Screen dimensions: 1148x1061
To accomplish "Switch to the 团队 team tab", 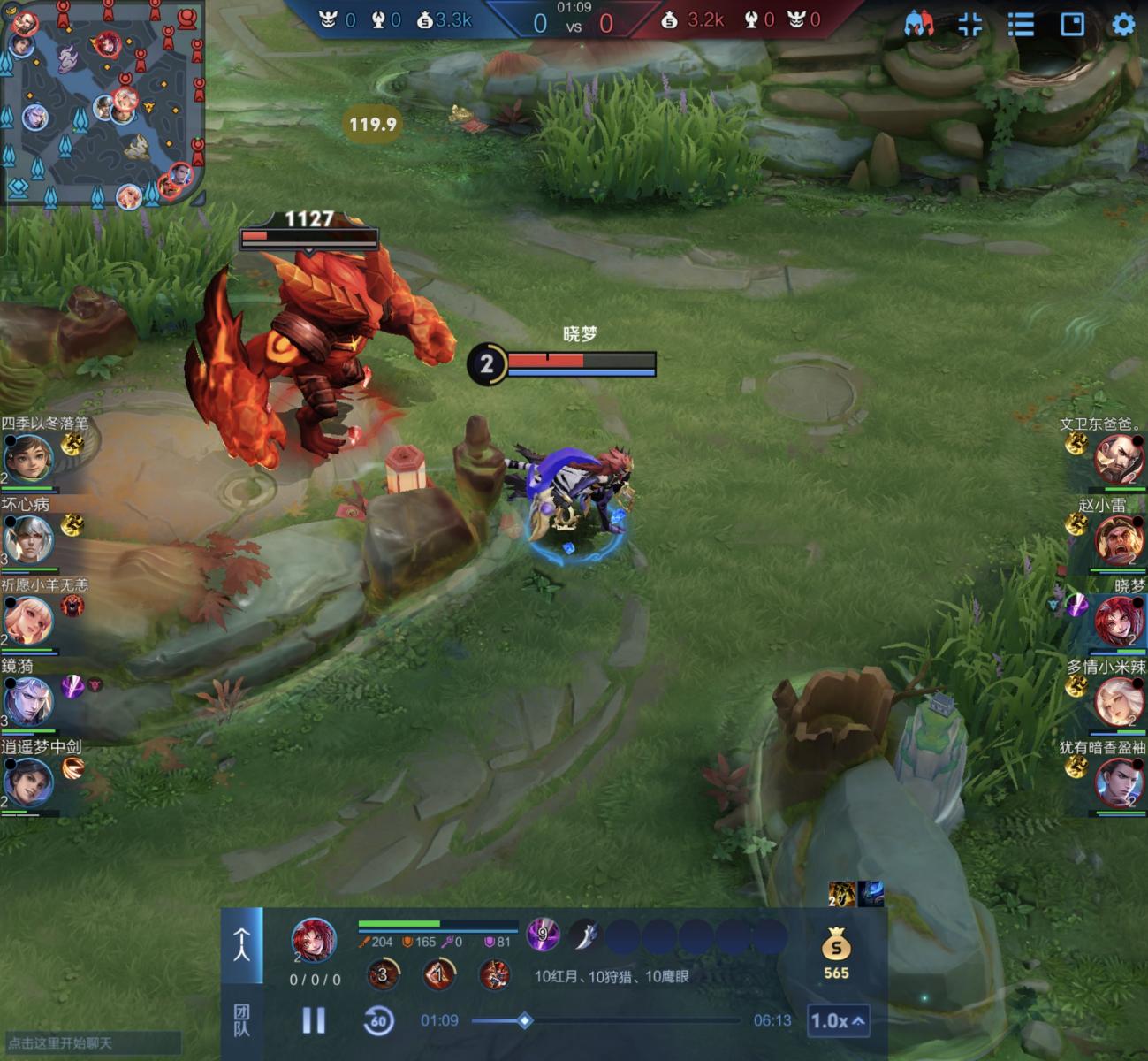I will 241,1020.
